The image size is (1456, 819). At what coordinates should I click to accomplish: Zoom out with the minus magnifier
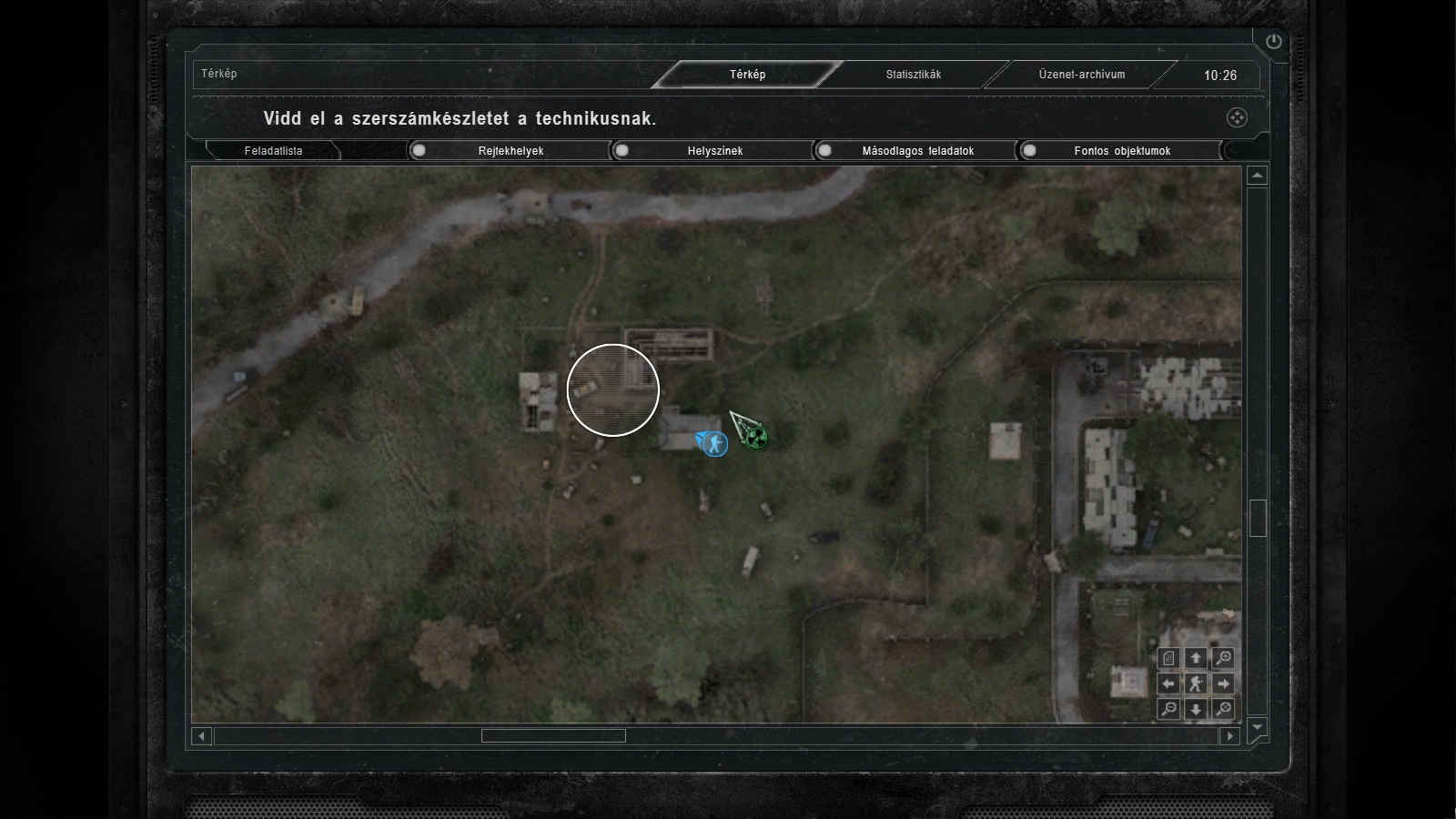click(x=1168, y=709)
